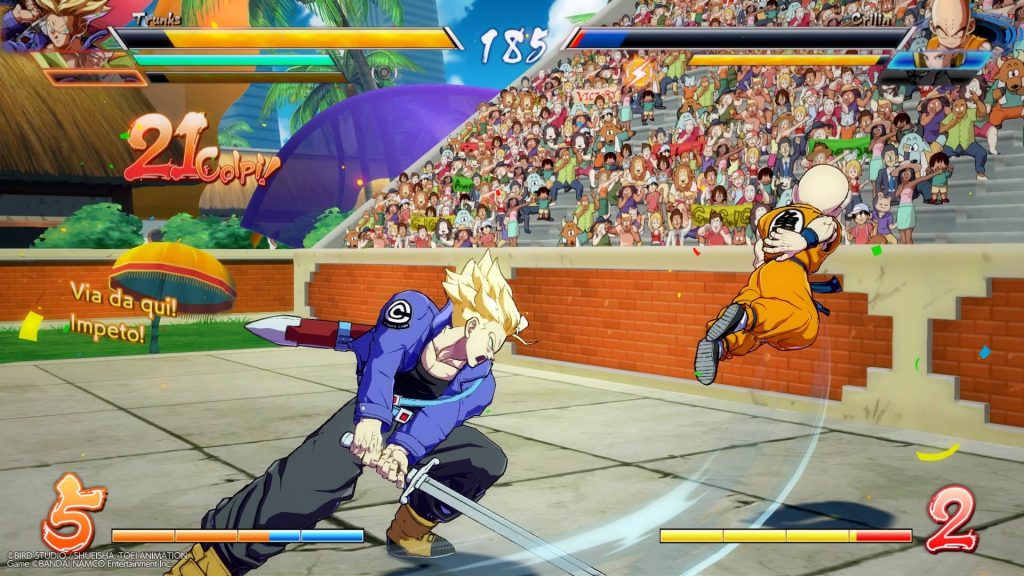
Task: Select the lightning bolt Sparking icon
Action: 637,72
